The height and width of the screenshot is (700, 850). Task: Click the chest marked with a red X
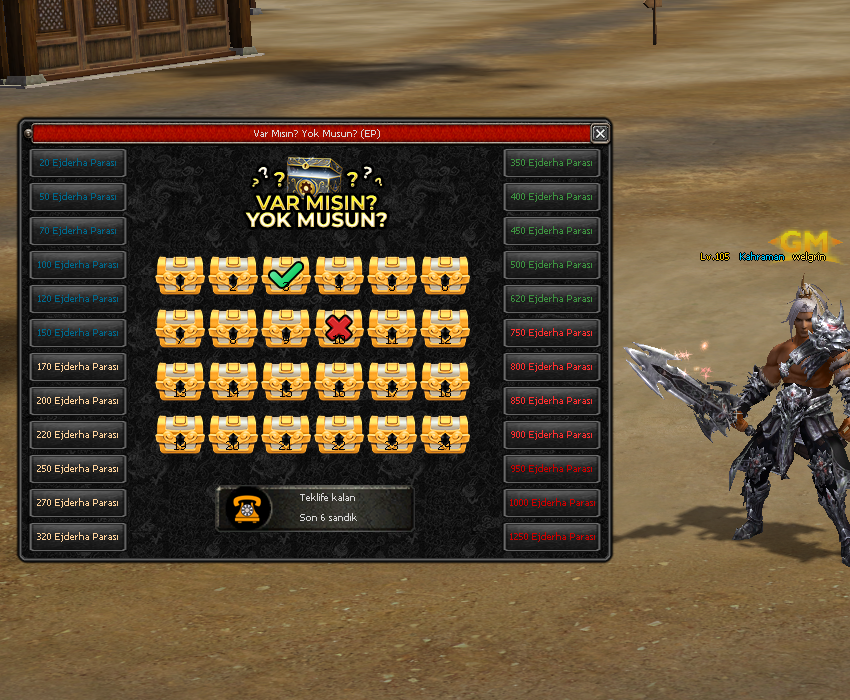pos(339,328)
